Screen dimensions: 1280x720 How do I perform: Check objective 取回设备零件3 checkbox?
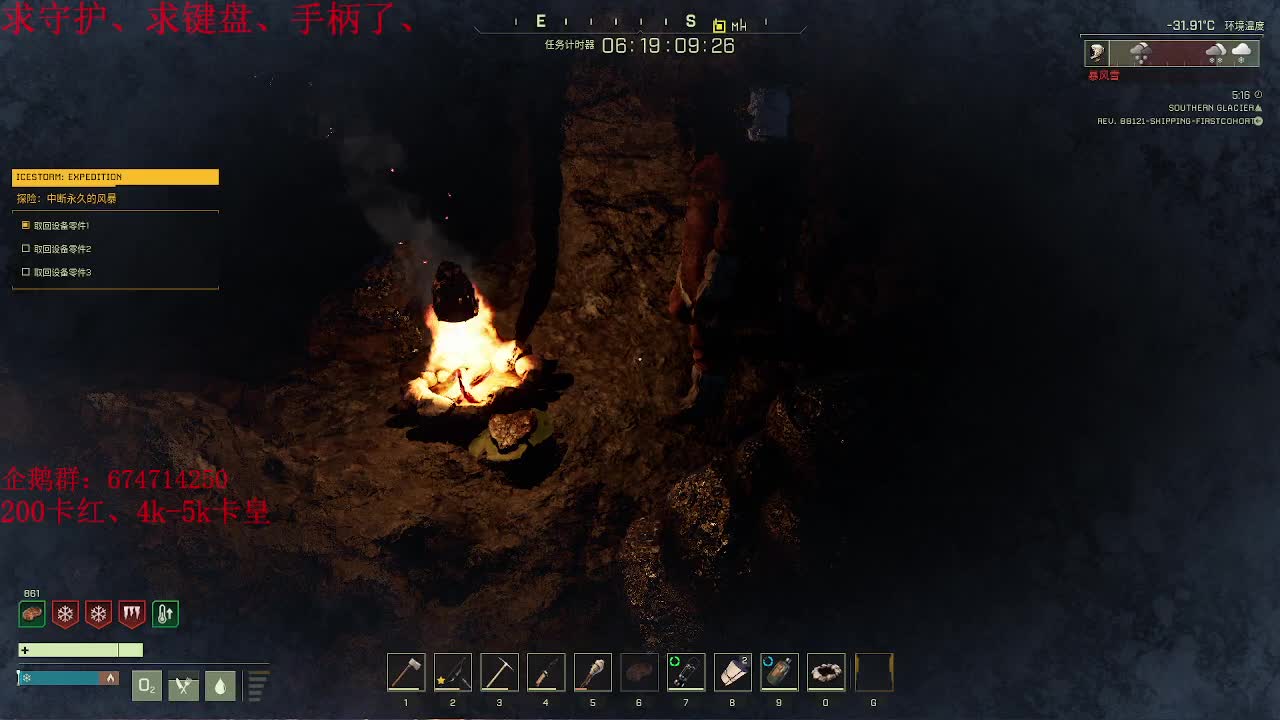pyautogui.click(x=25, y=272)
